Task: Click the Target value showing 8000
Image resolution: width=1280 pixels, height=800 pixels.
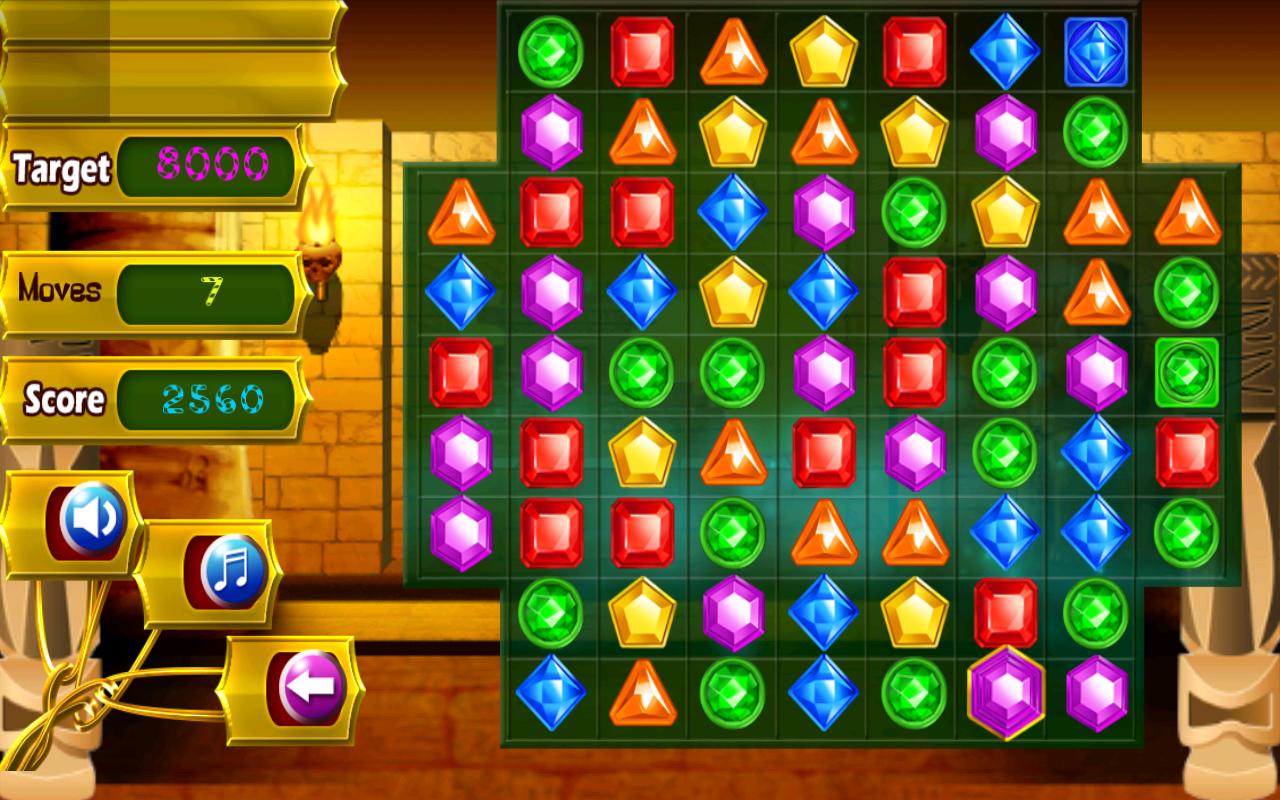Action: coord(210,168)
